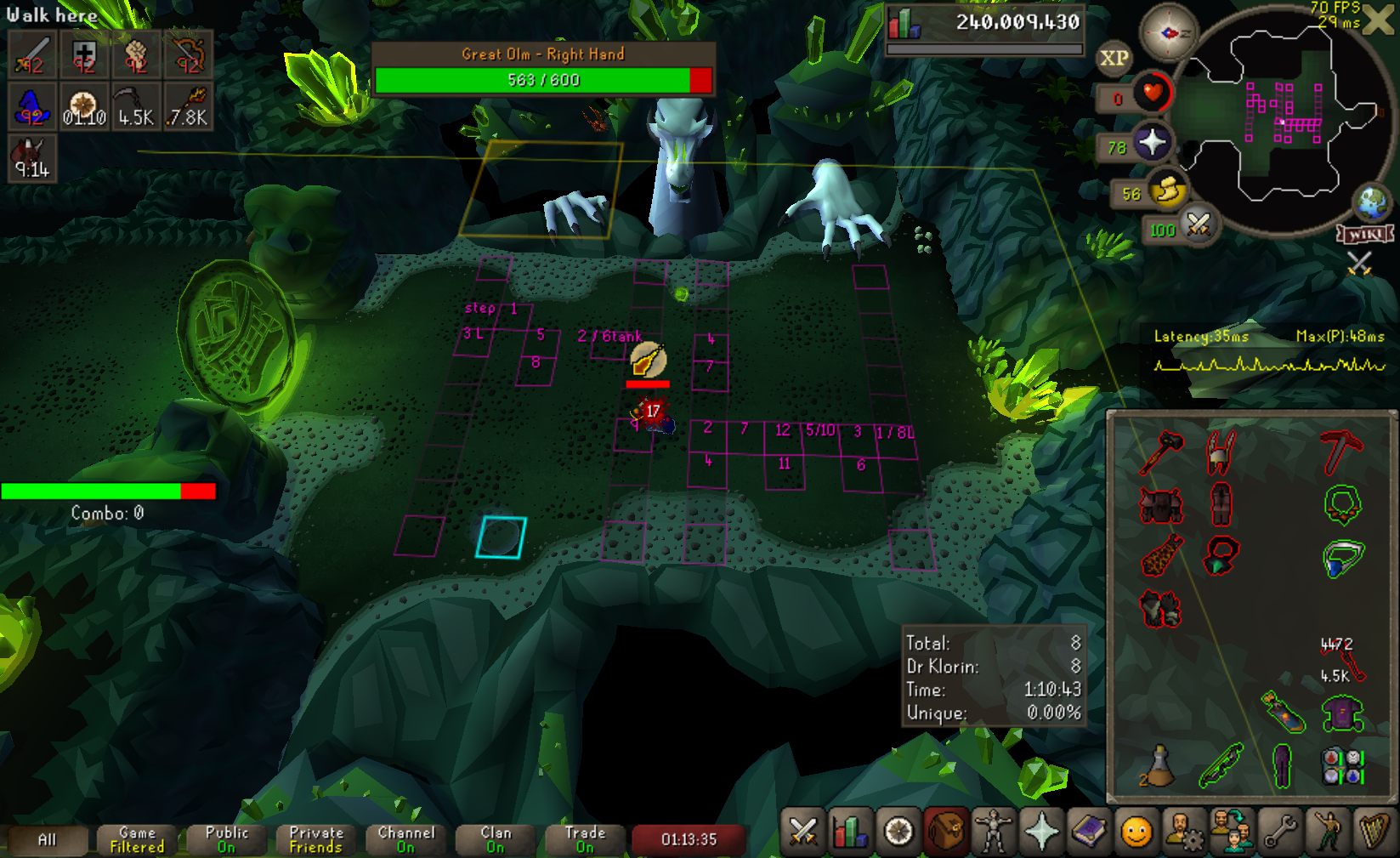Click the Wiki lookup banner
1400x858 pixels.
pyautogui.click(x=1365, y=234)
